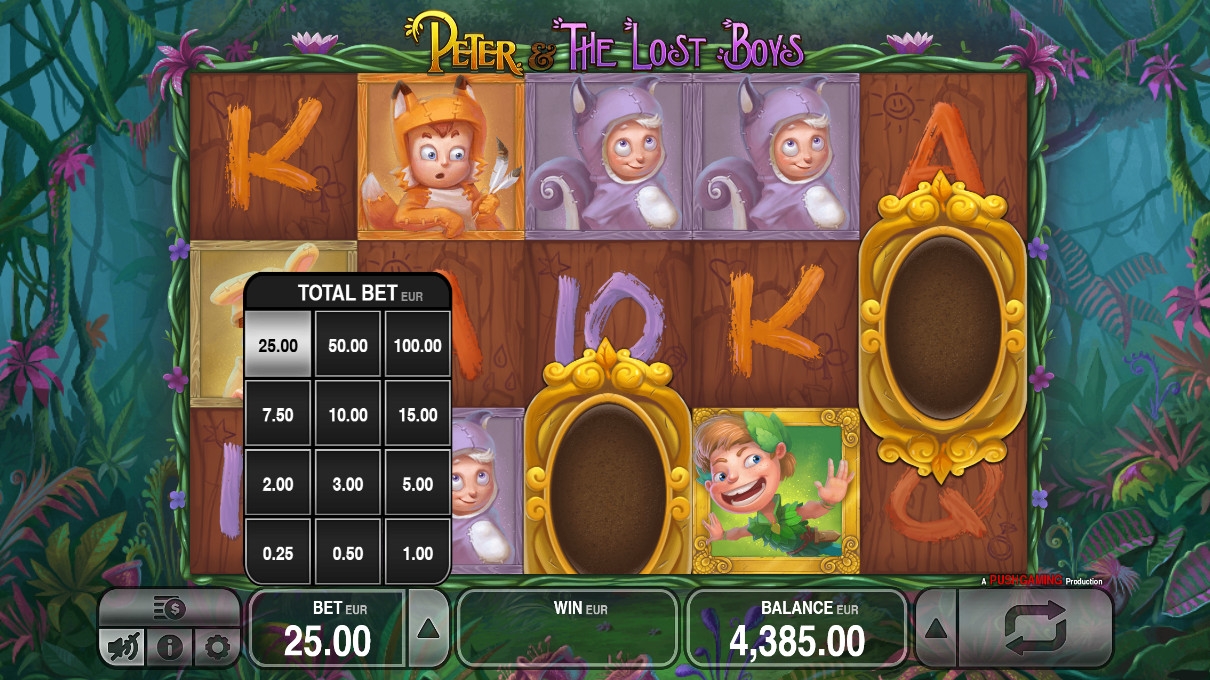Choose the 15.00 bet amount
The height and width of the screenshot is (680, 1210).
click(x=417, y=414)
